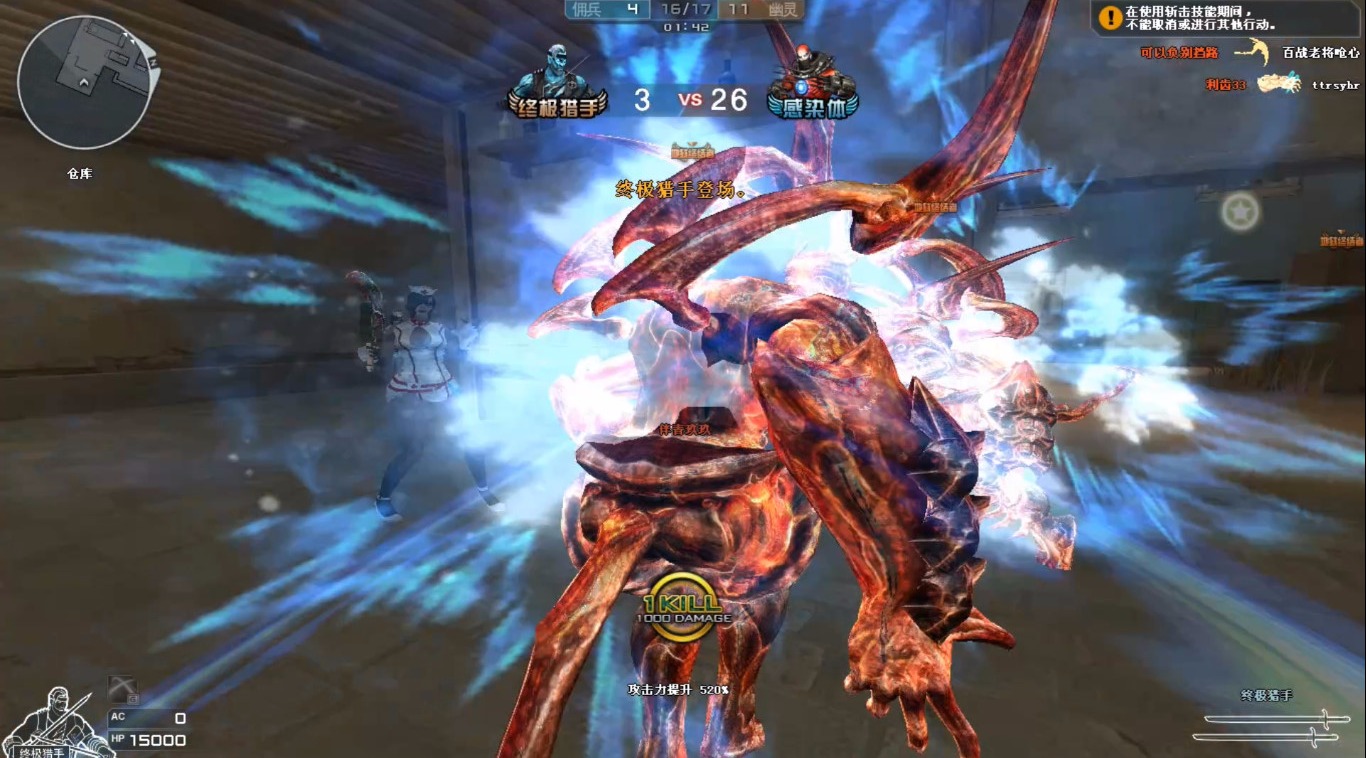
Task: Click the round star marker icon
Action: coord(1240,211)
